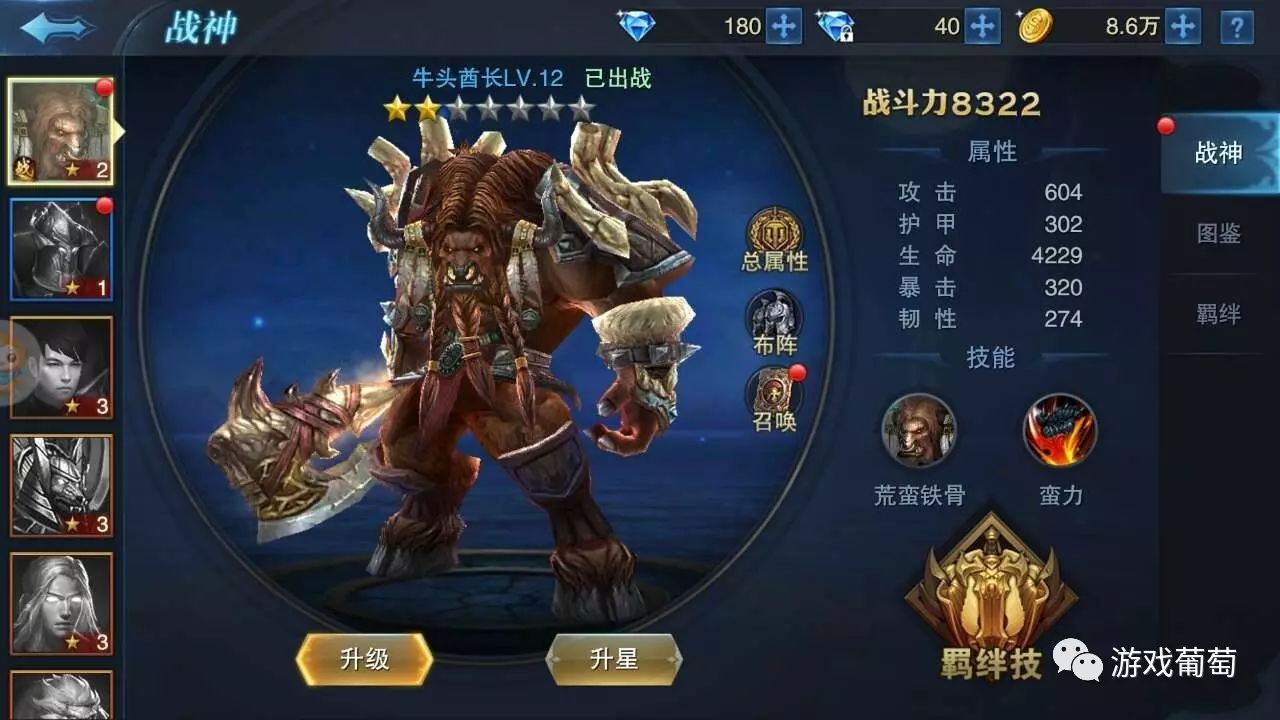Open the 布阵 (formation) screen
Image resolution: width=1280 pixels, height=720 pixels.
pyautogui.click(x=770, y=320)
